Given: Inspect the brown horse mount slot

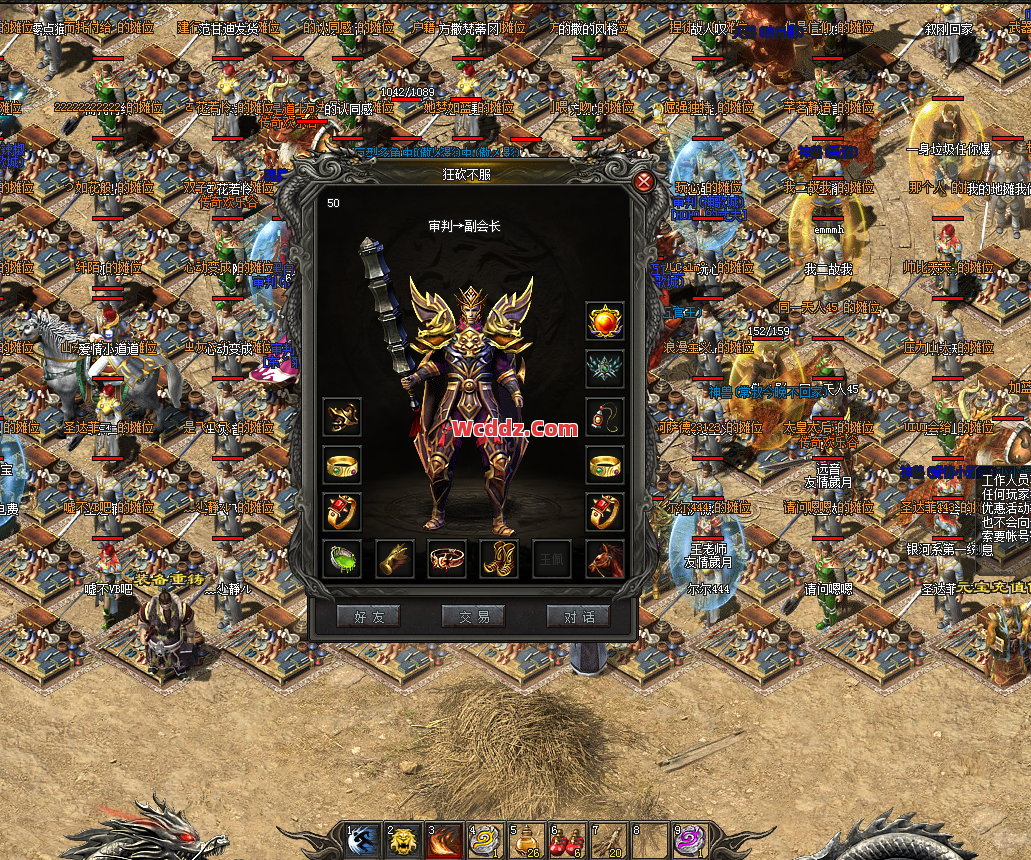Looking at the screenshot, I should (605, 559).
